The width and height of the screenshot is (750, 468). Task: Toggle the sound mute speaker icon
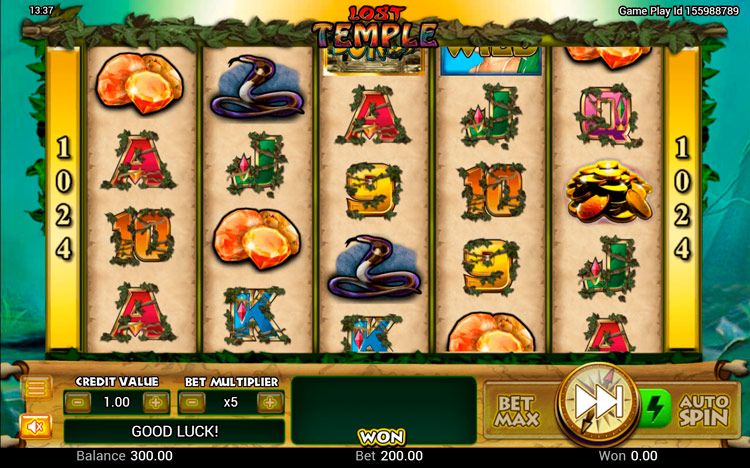35,427
